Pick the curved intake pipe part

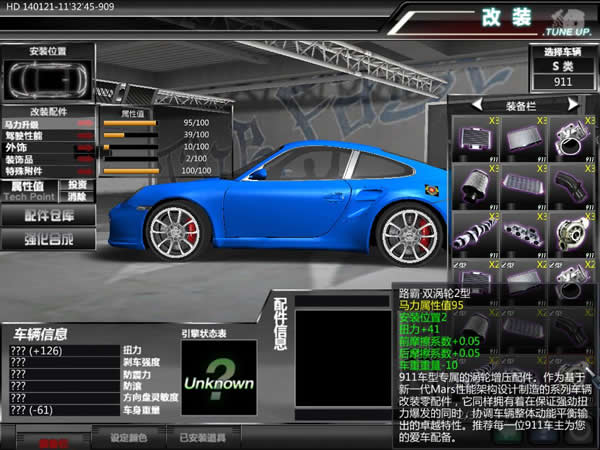571,185
